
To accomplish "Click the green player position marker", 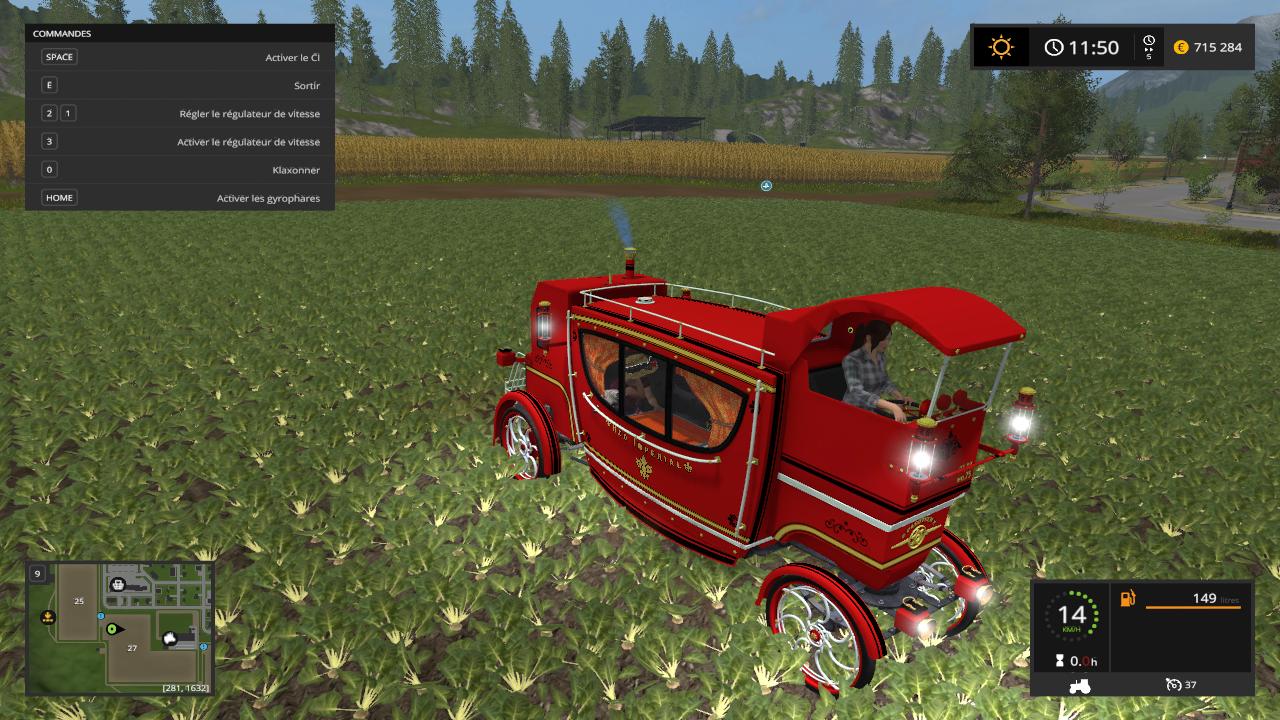I will (112, 629).
